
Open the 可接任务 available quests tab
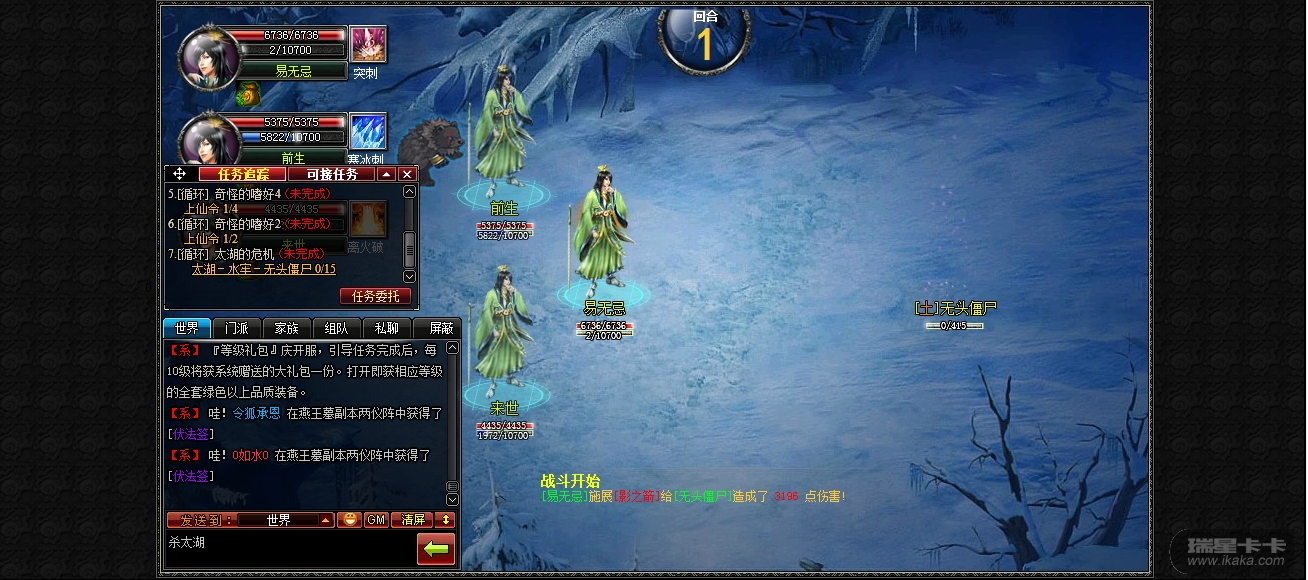click(x=331, y=174)
